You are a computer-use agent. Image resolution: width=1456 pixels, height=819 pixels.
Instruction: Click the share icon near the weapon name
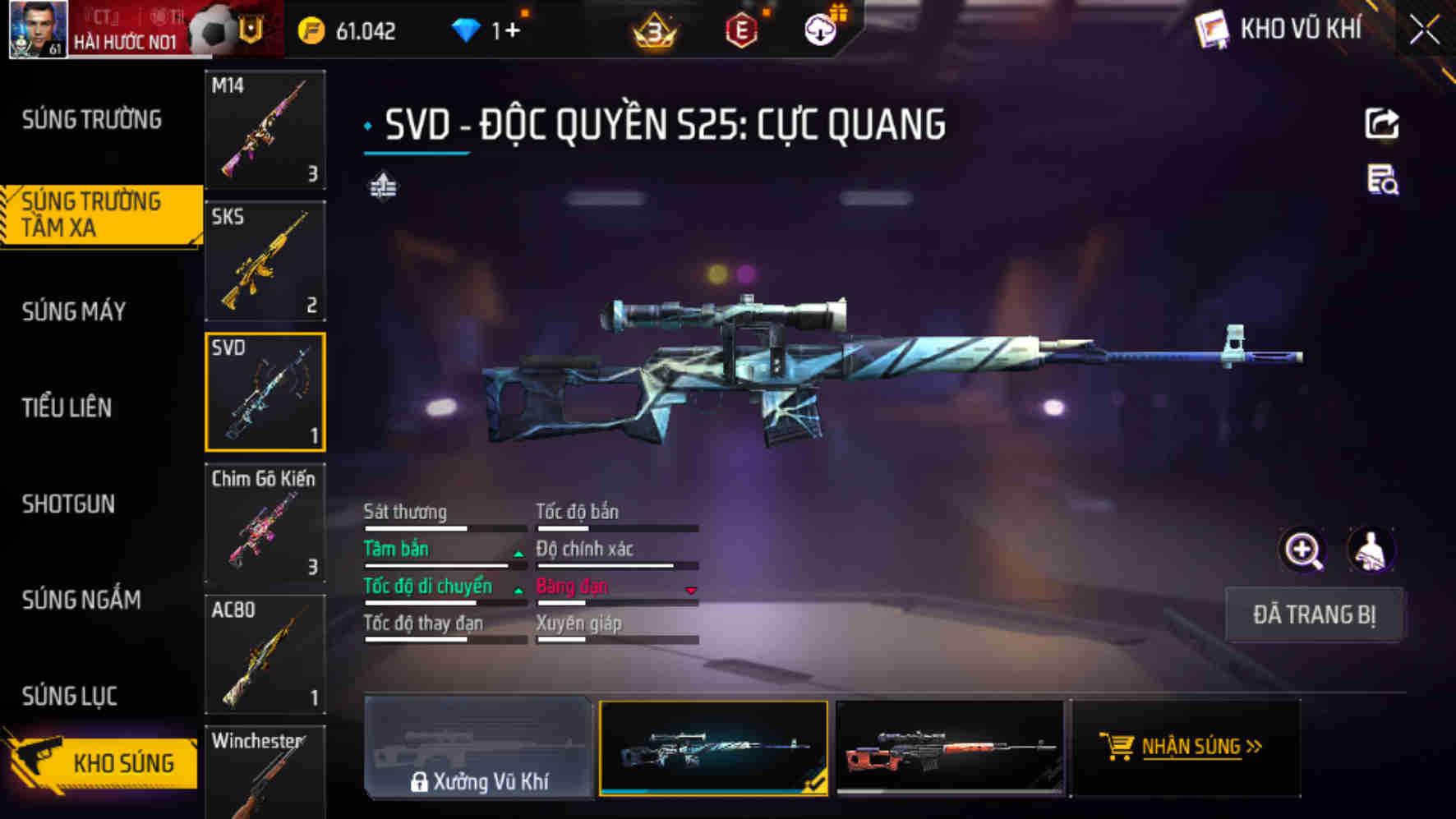pos(1383,122)
